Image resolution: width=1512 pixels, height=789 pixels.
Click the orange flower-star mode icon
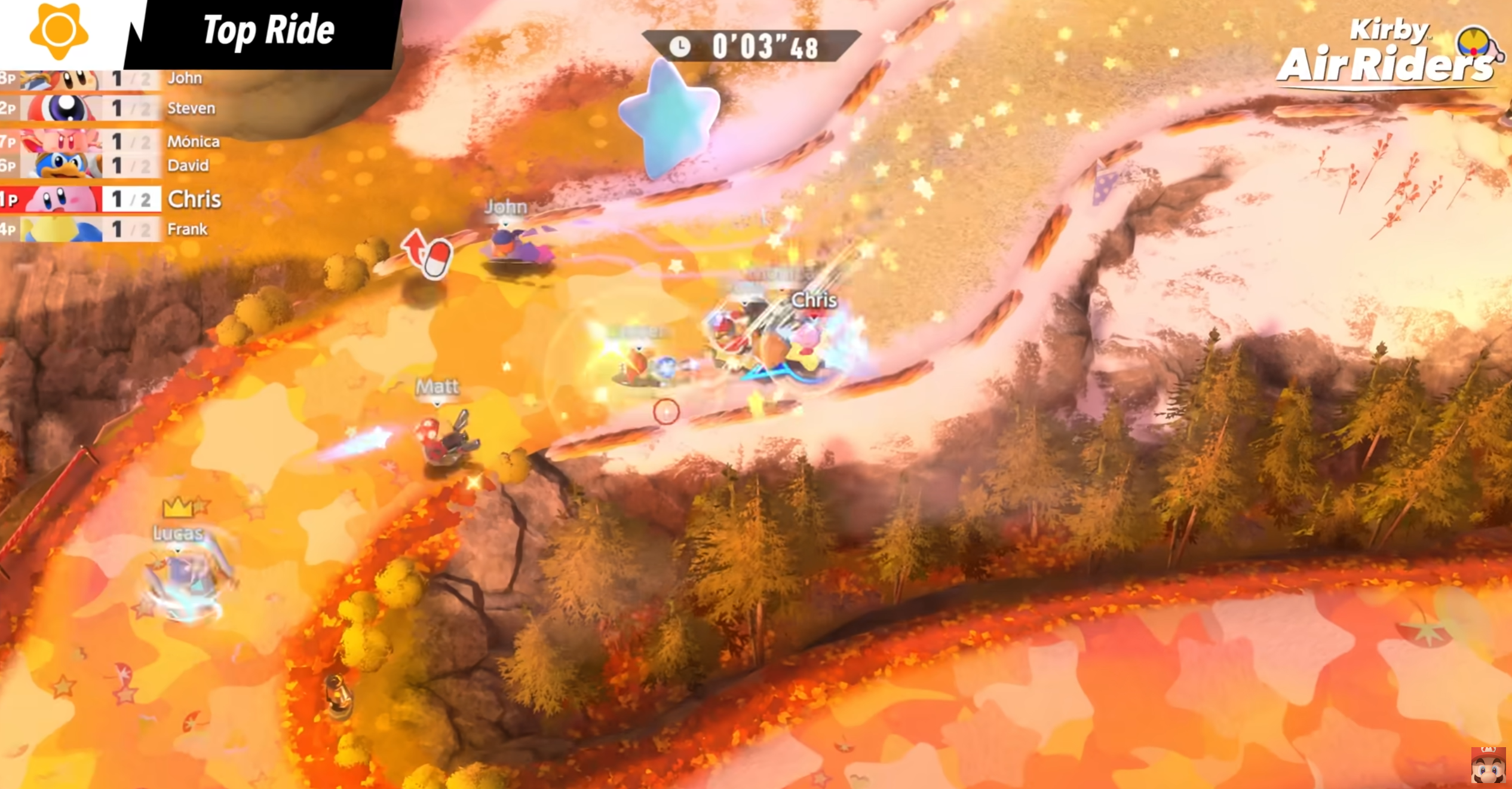(x=59, y=30)
